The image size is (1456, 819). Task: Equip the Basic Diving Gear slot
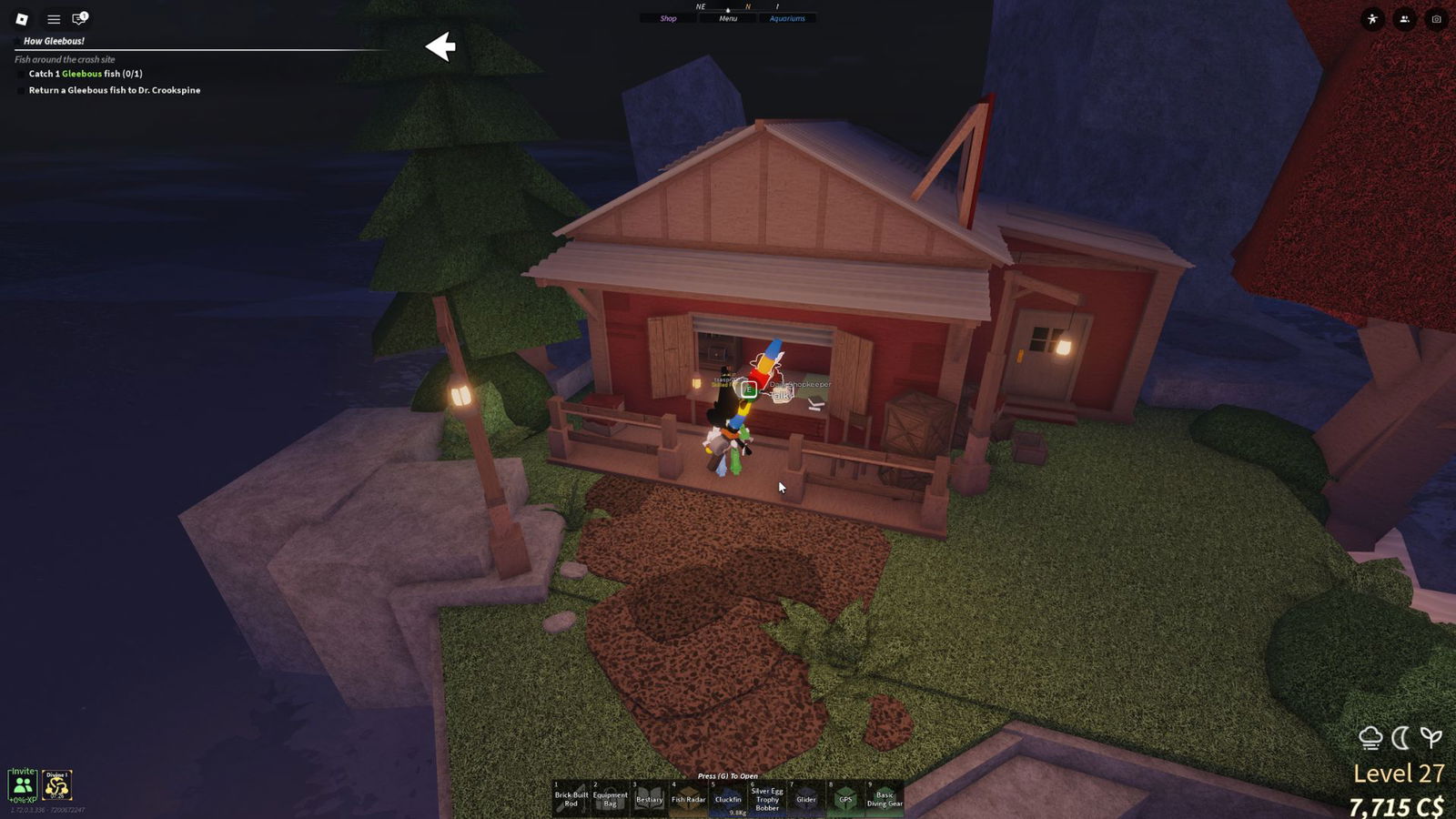tap(885, 798)
